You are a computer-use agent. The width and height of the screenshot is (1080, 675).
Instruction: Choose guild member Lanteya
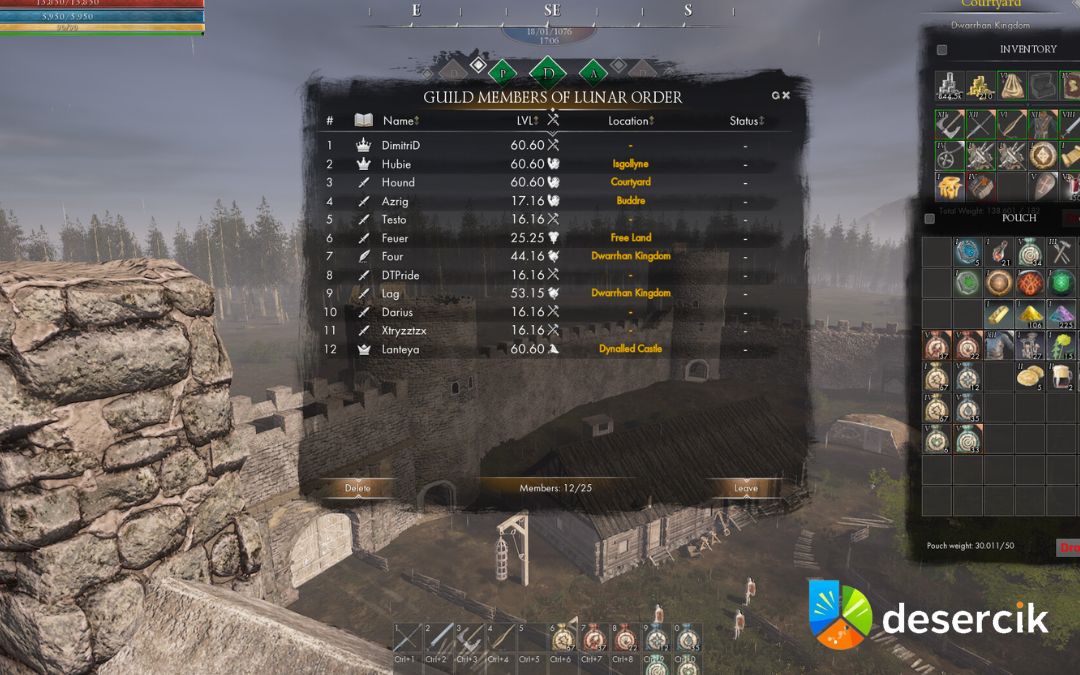400,349
